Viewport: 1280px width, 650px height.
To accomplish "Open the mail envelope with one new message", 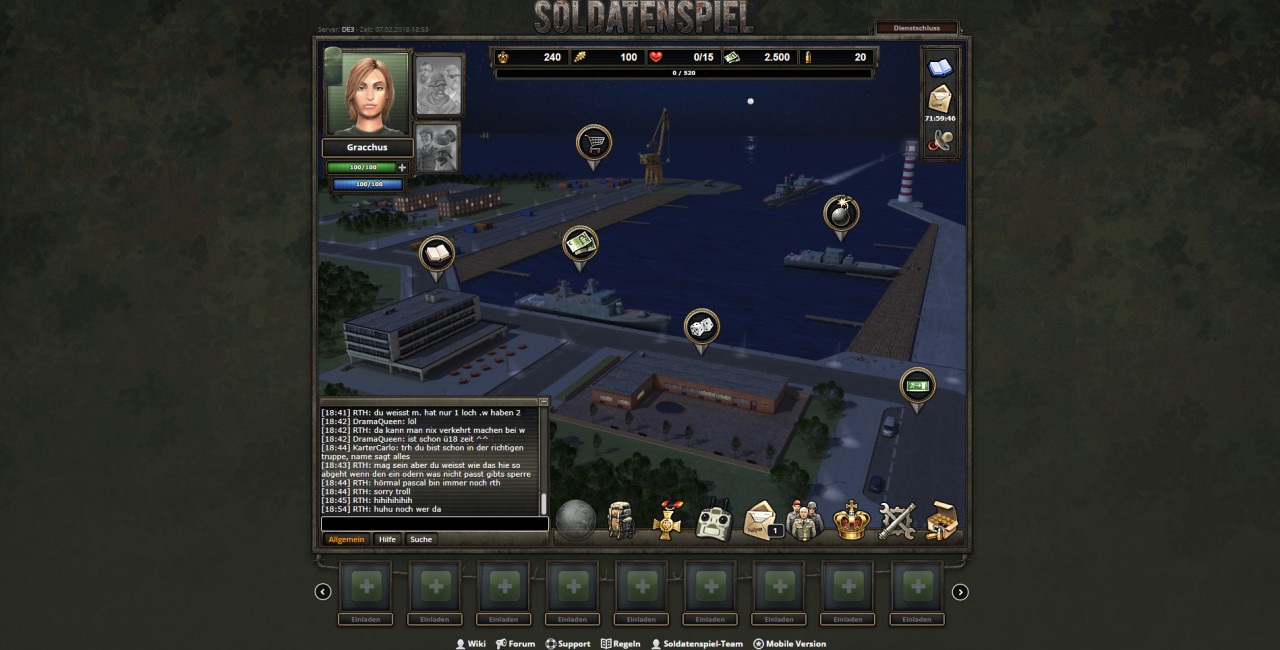I will 762,521.
